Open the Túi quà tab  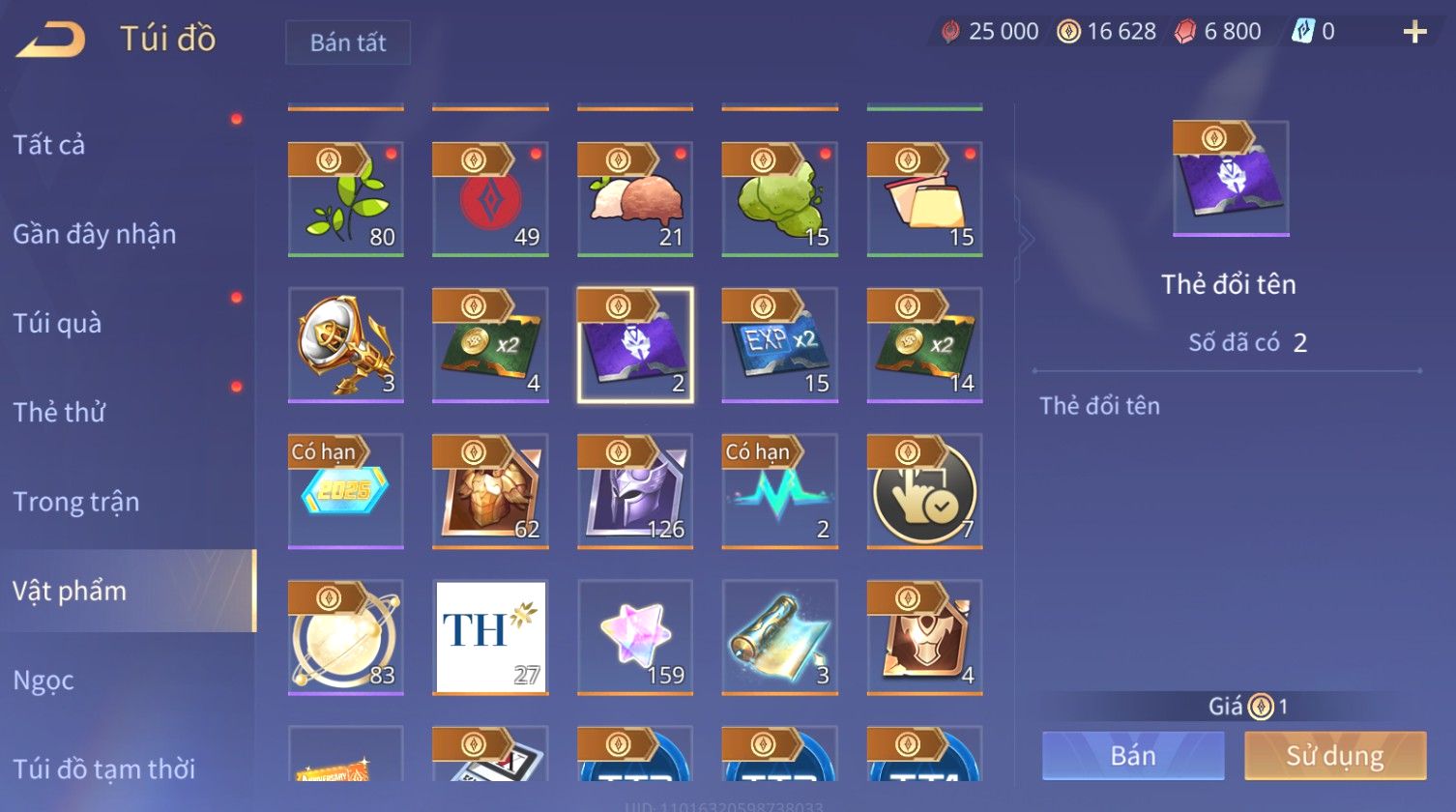(x=57, y=323)
